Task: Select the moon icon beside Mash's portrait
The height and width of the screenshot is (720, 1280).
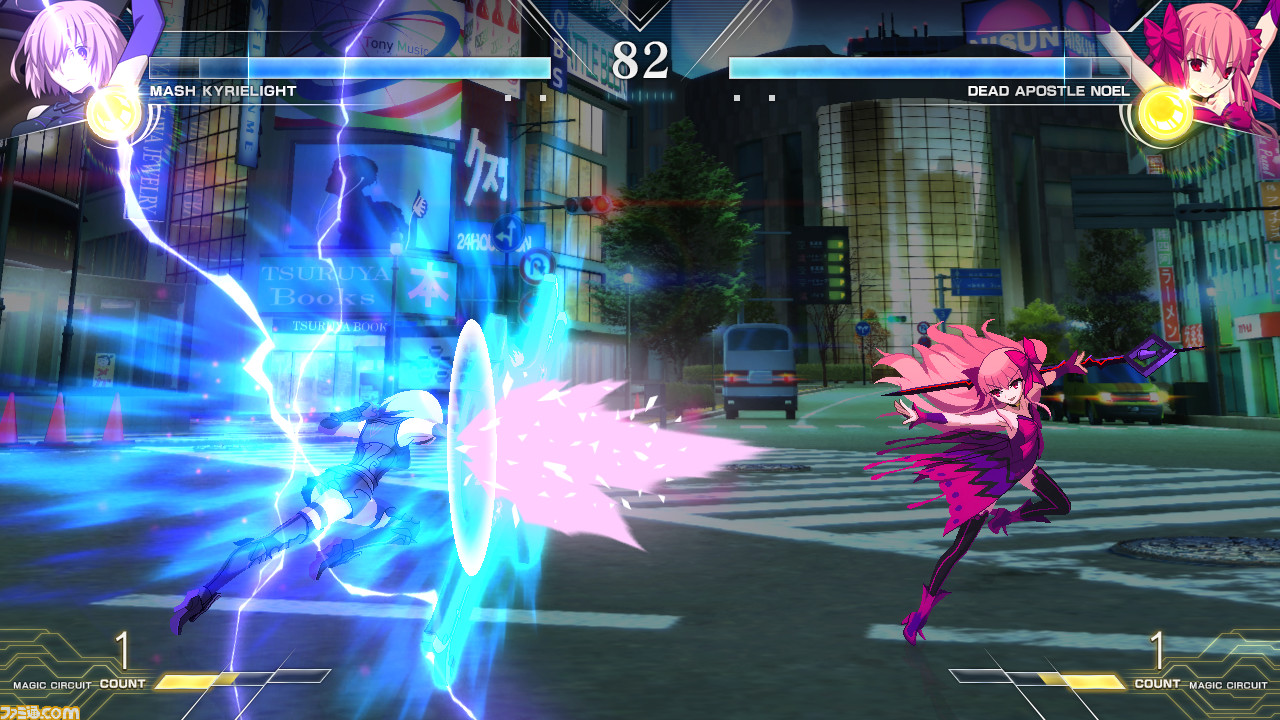Action: click(x=113, y=114)
